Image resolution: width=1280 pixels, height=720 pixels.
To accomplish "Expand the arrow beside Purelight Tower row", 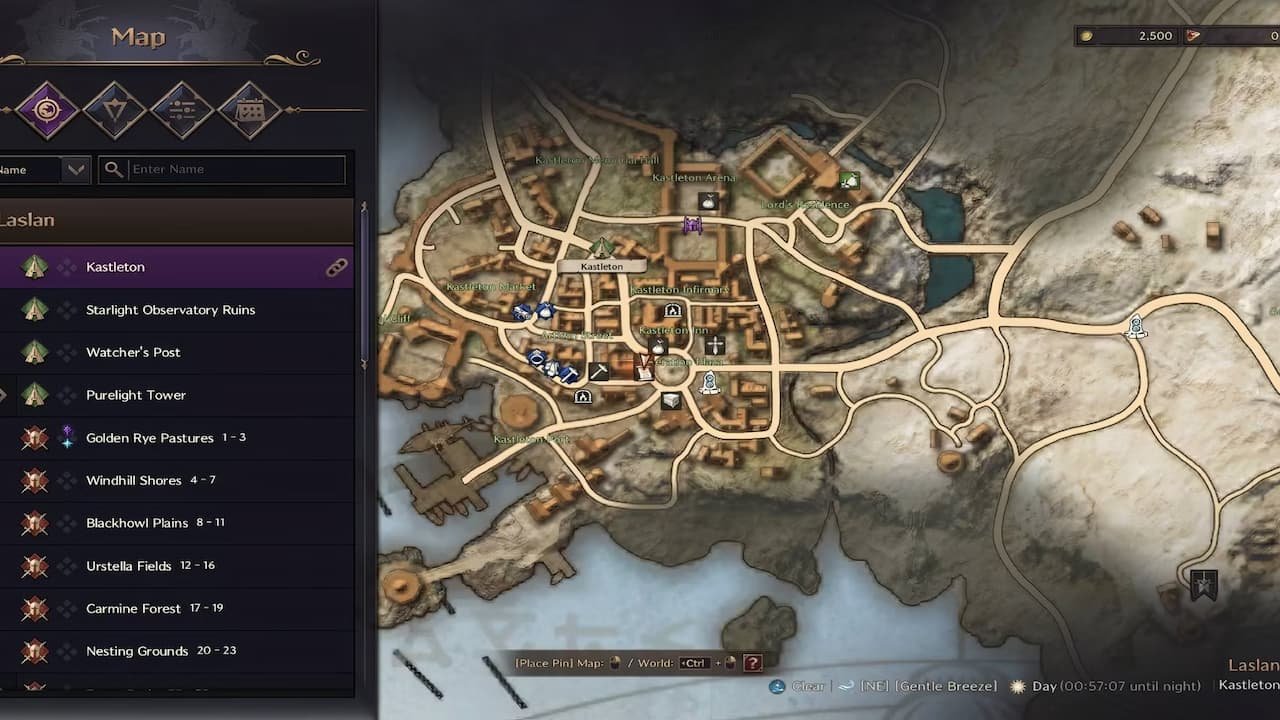I will (5, 394).
